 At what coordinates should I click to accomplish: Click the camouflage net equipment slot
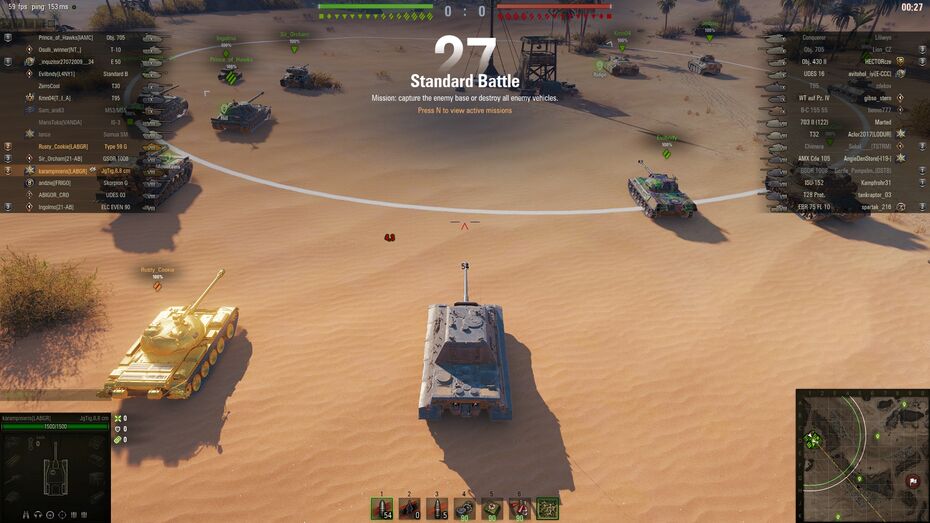coord(547,509)
